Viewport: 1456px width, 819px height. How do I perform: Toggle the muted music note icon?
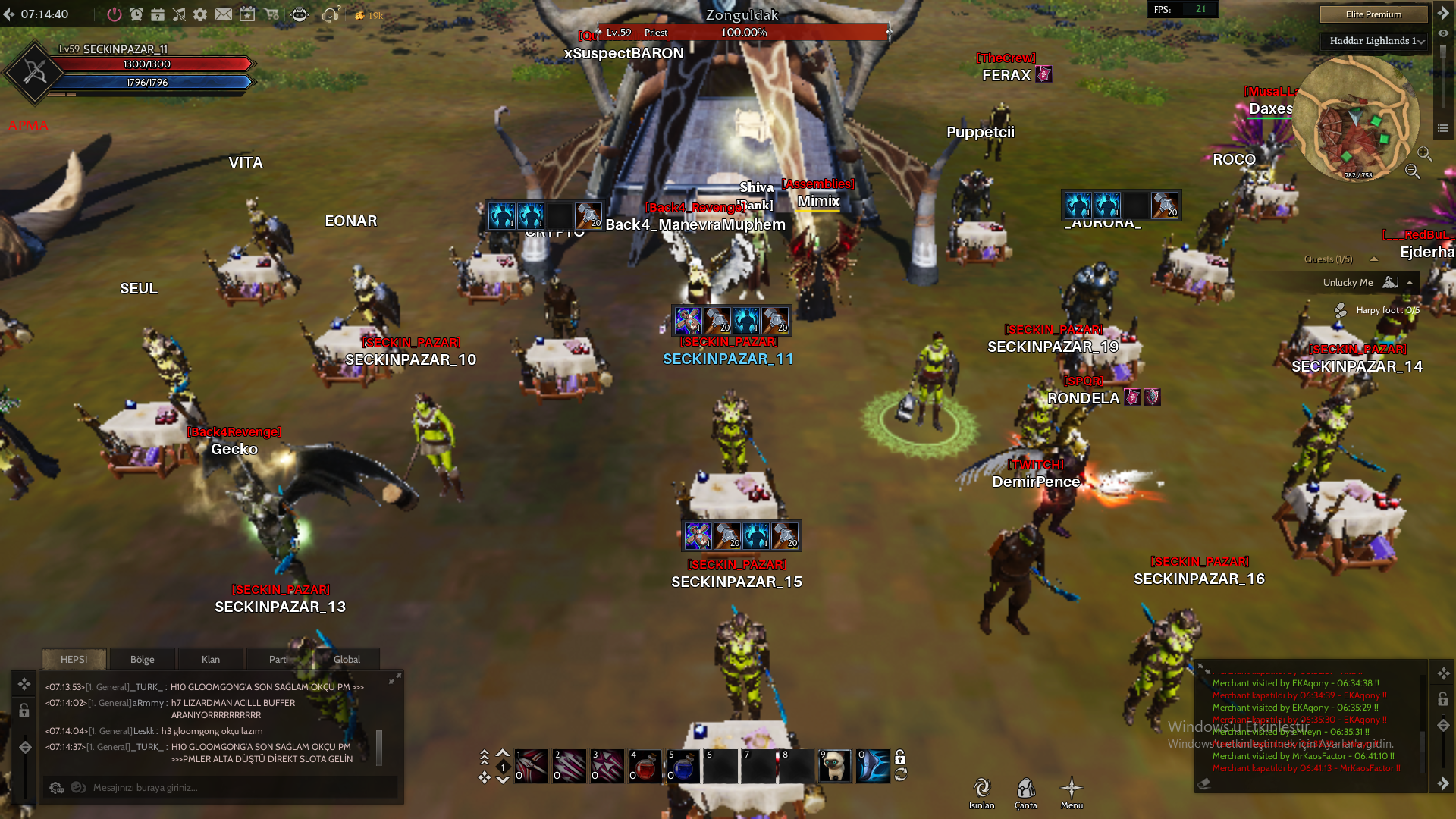[x=179, y=14]
